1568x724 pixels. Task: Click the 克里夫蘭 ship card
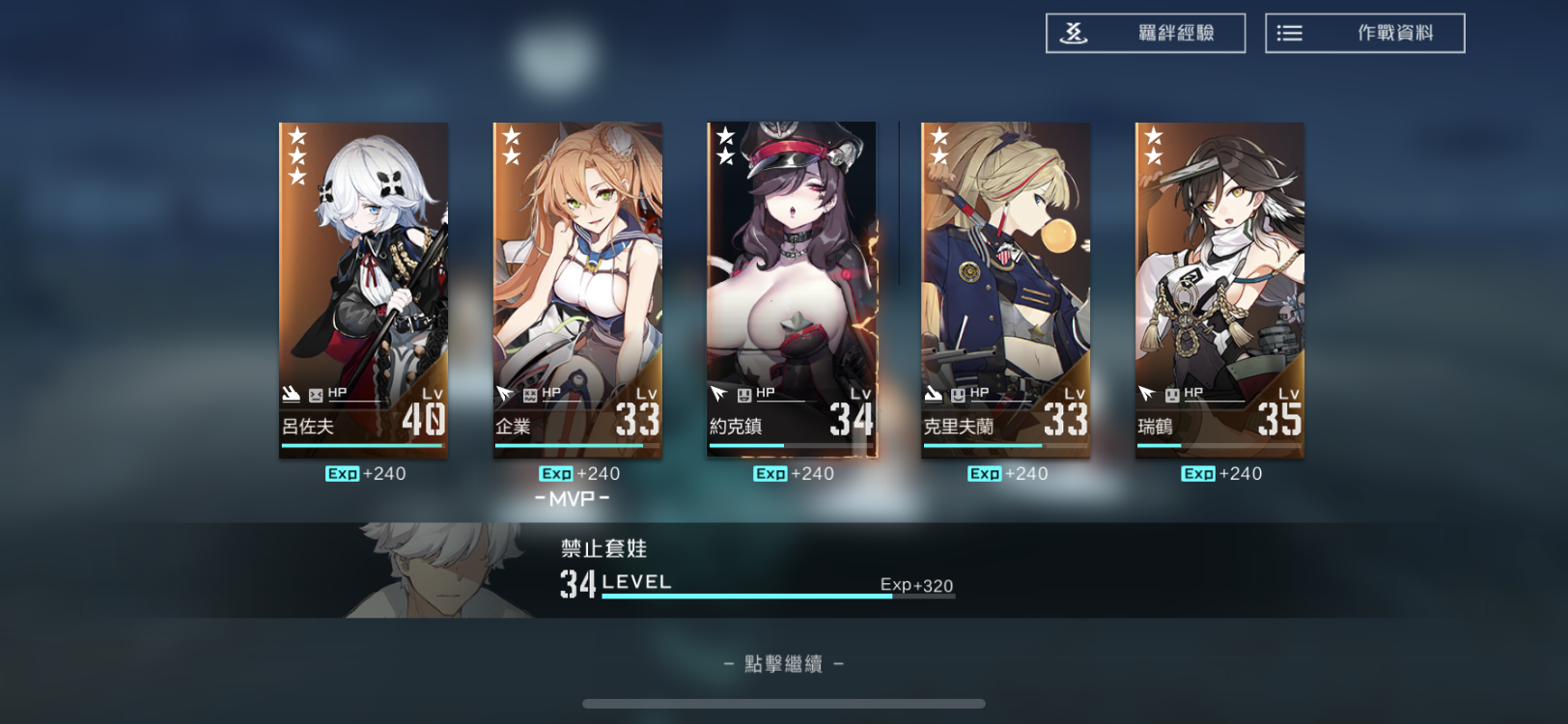1005,290
